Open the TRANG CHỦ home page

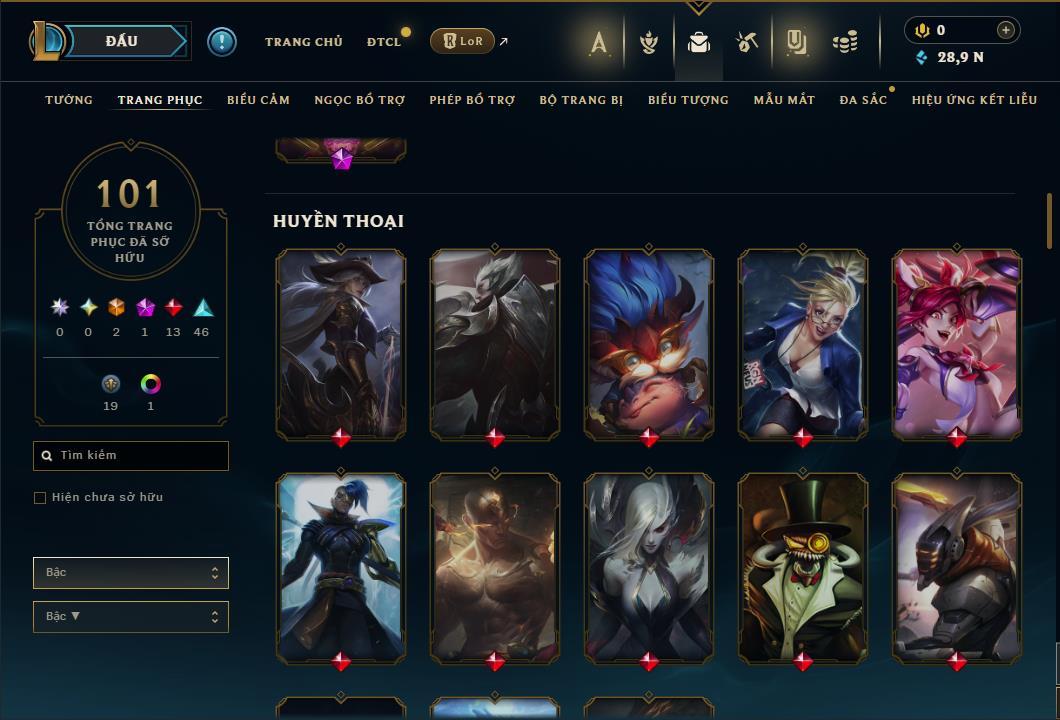[303, 42]
